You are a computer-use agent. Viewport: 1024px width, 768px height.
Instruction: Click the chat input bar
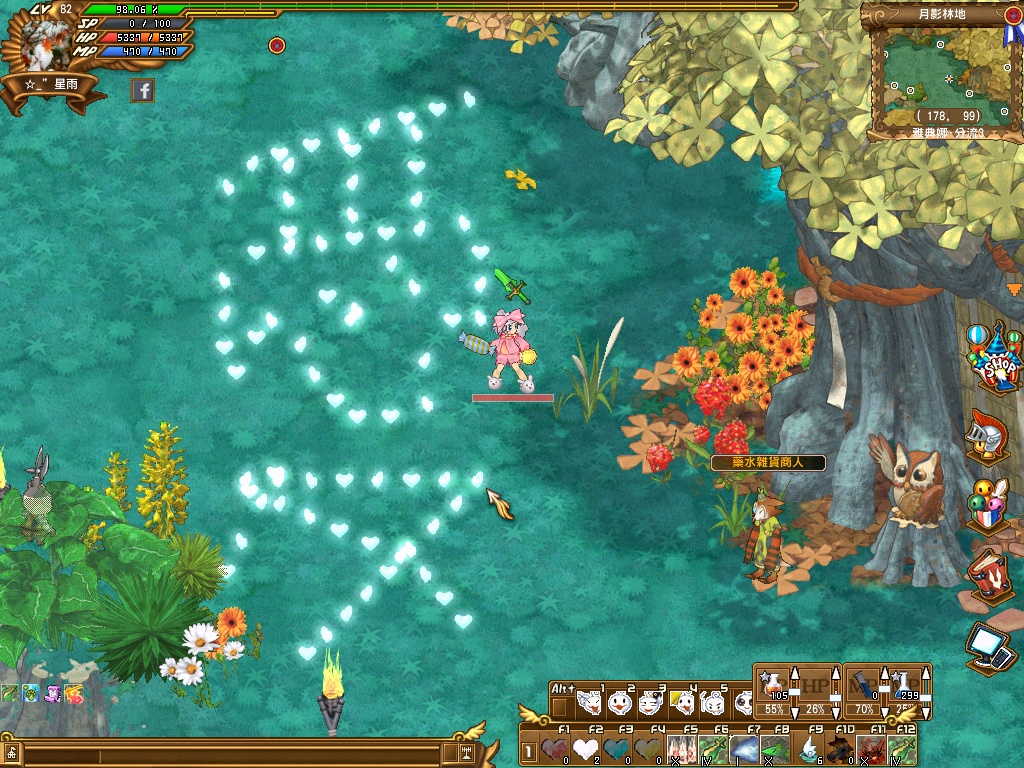click(x=230, y=752)
